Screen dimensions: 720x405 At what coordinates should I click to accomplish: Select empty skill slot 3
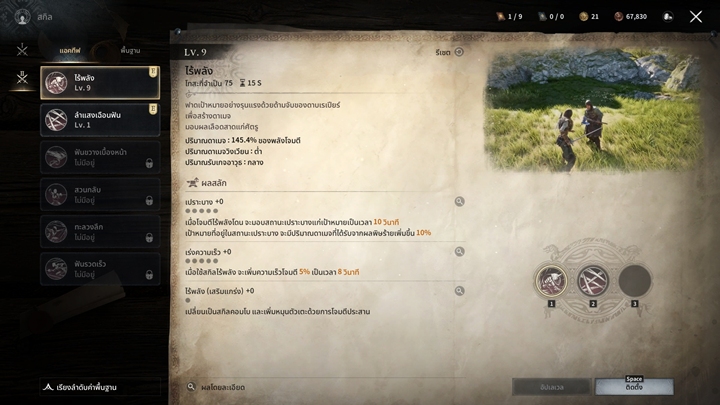(x=634, y=281)
